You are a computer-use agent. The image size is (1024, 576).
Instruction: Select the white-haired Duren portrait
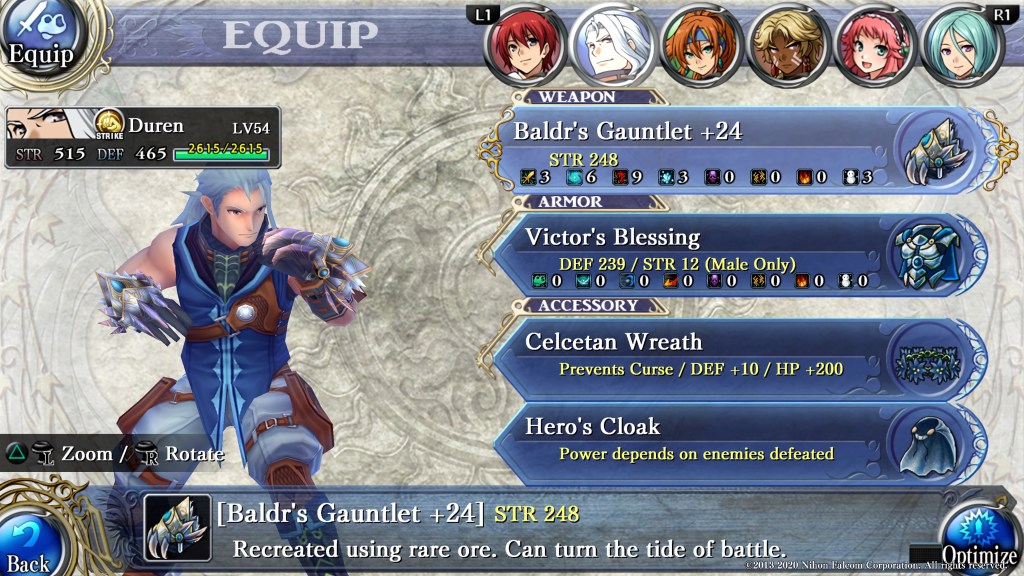(610, 45)
